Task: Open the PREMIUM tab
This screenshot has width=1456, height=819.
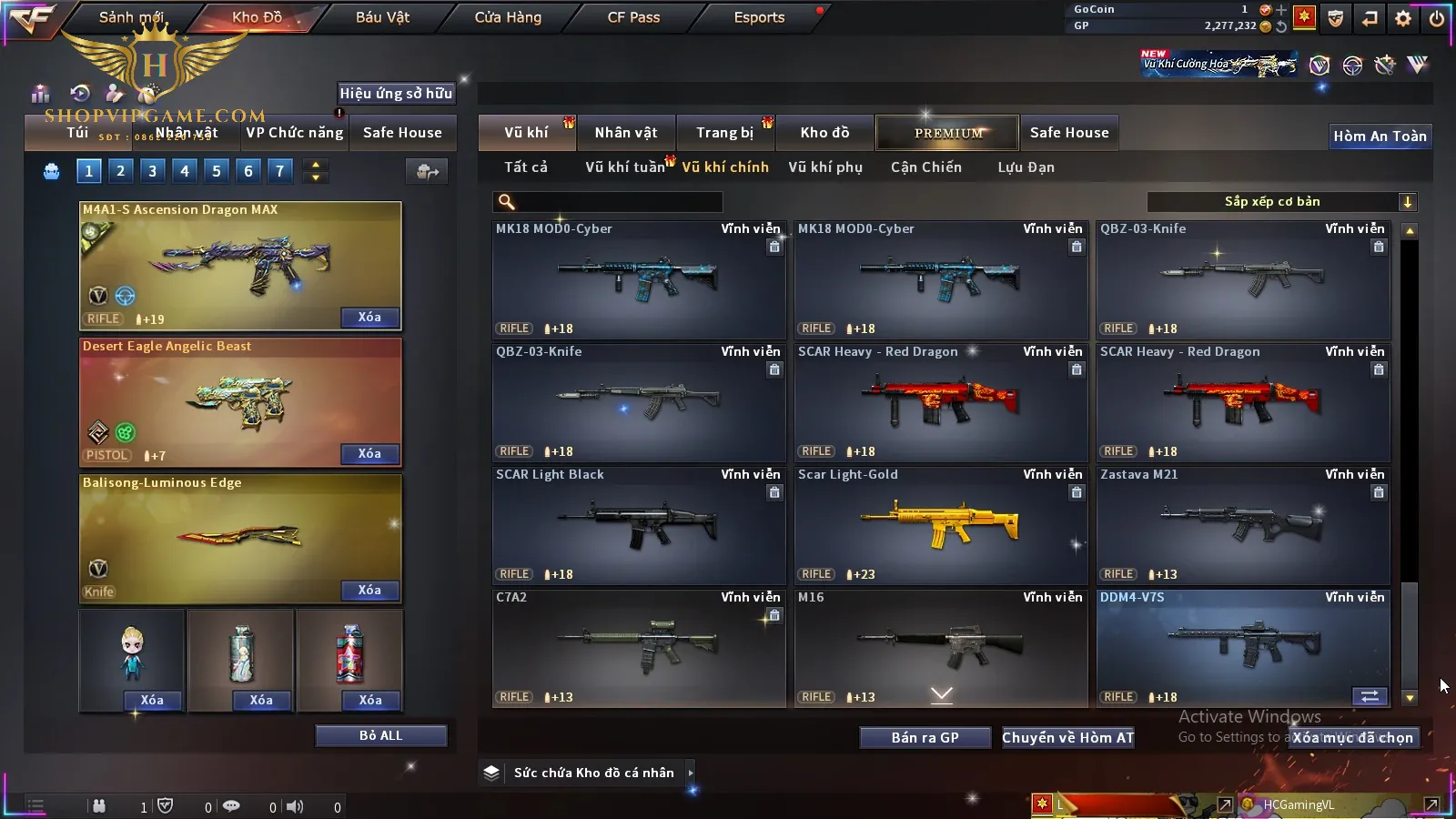Action: click(x=947, y=133)
